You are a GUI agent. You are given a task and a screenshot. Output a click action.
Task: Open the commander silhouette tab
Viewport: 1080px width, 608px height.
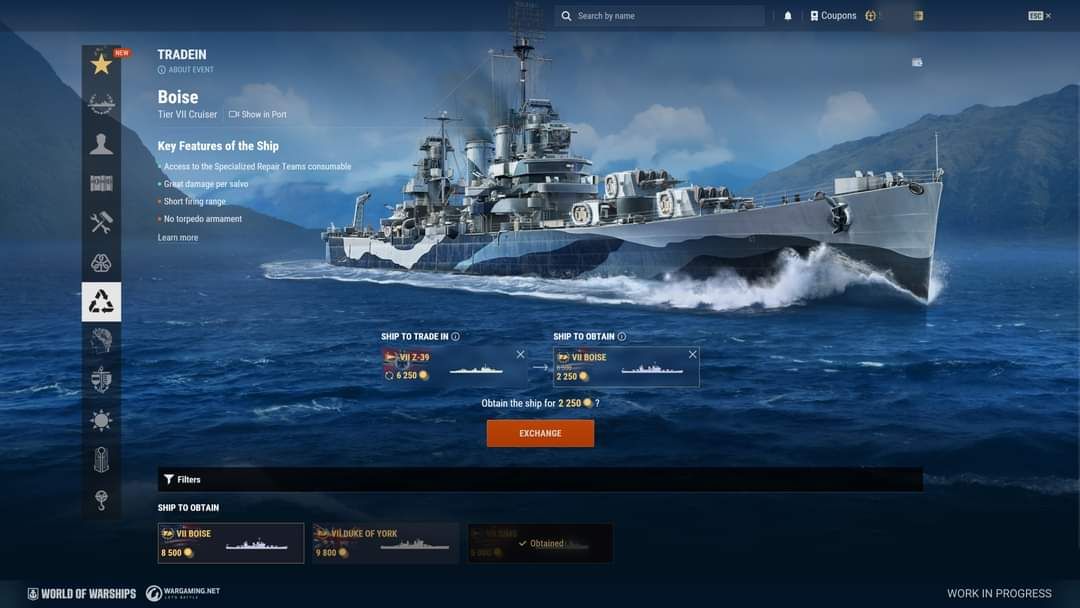point(101,144)
